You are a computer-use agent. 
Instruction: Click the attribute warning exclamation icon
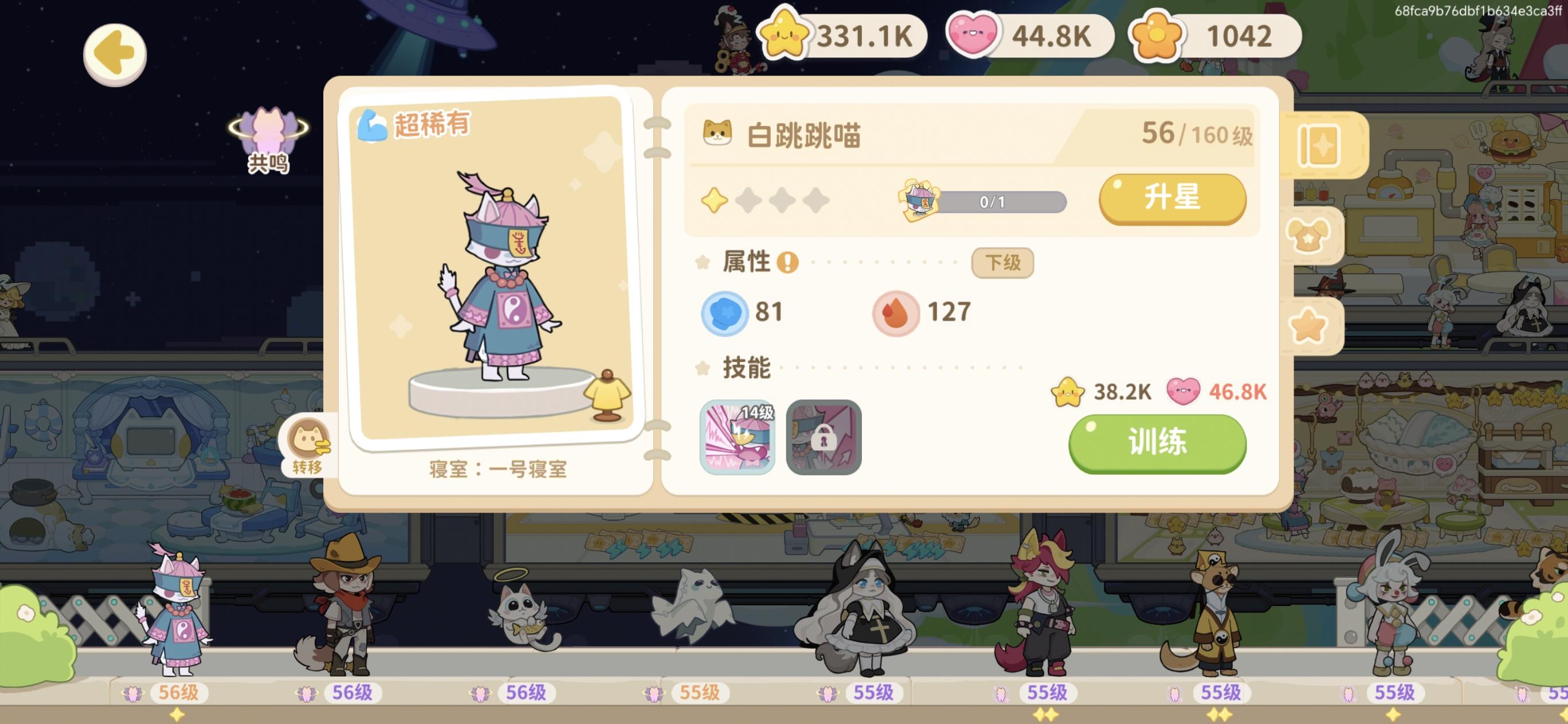tap(787, 263)
